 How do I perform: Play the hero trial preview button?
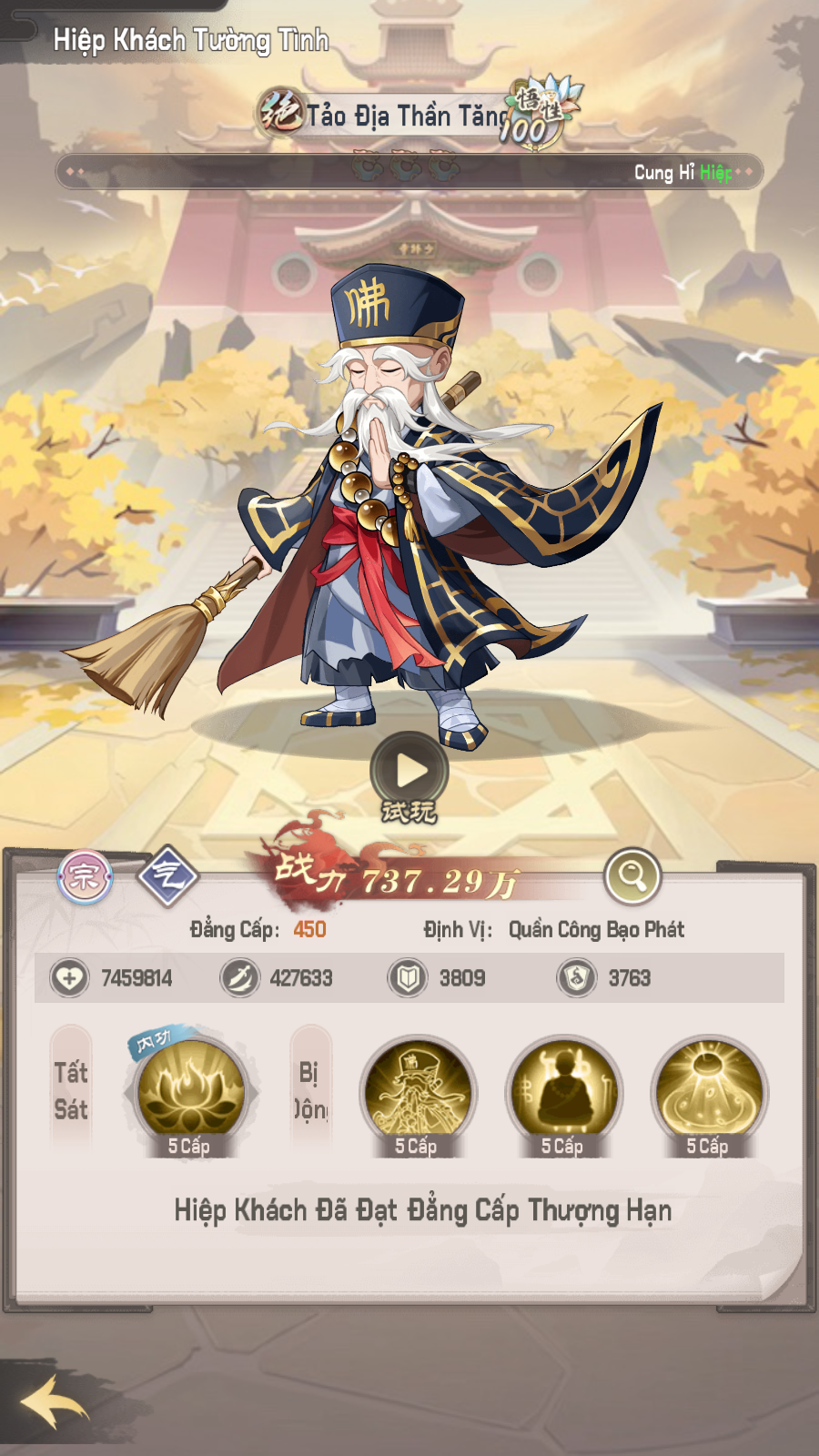409,771
